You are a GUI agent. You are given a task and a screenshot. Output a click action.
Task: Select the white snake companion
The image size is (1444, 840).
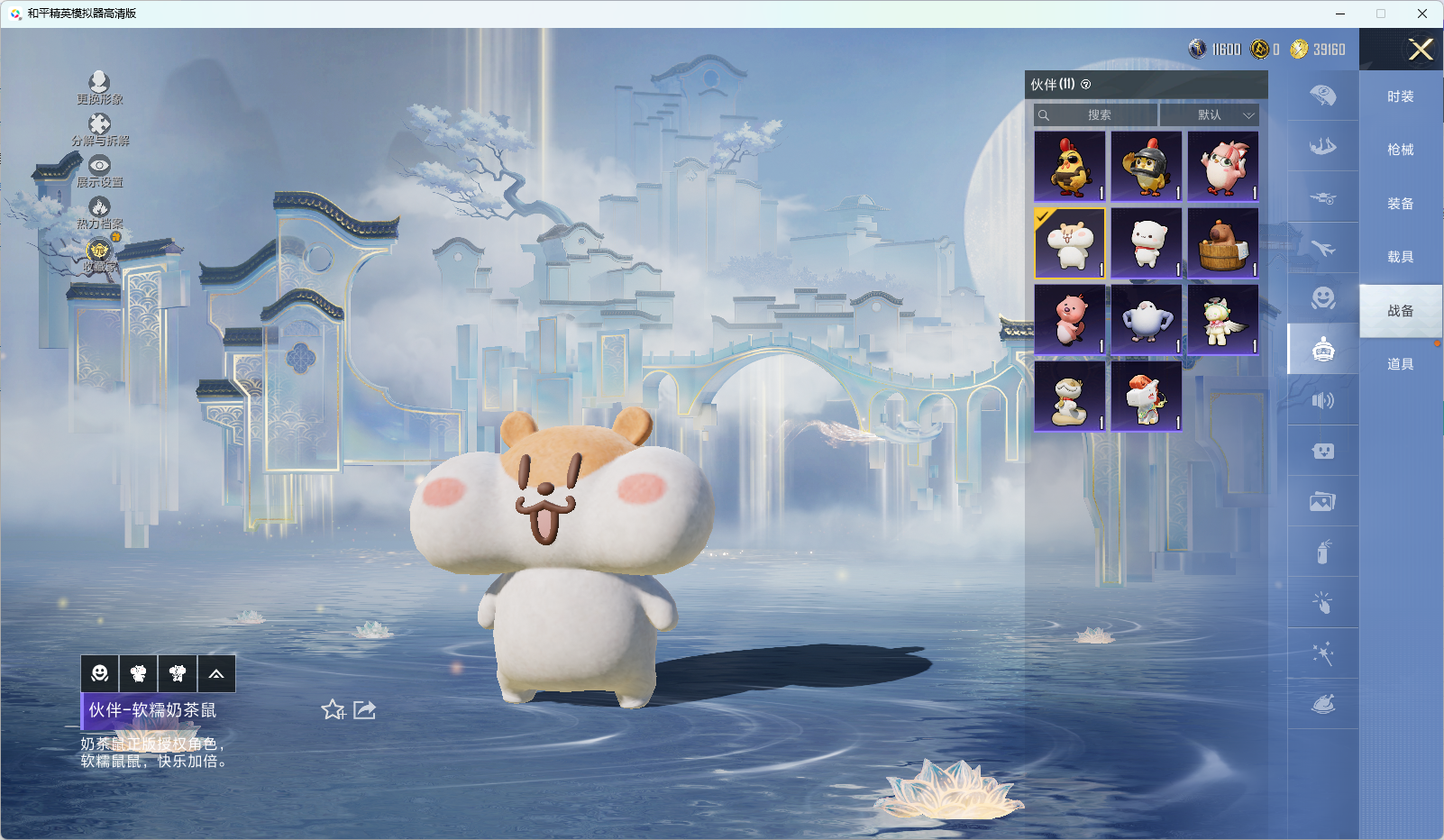(1069, 397)
